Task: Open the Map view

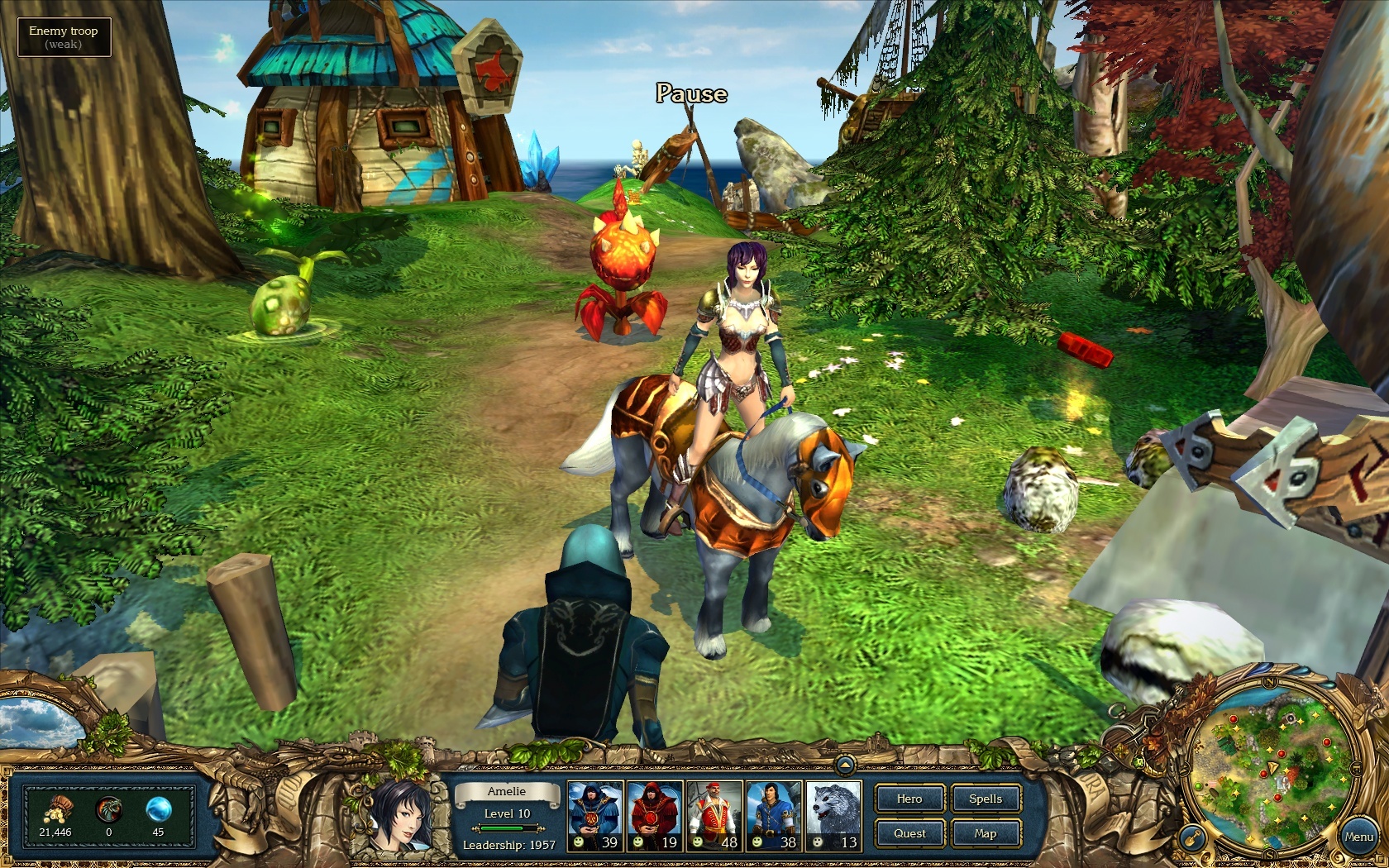Action: point(986,834)
